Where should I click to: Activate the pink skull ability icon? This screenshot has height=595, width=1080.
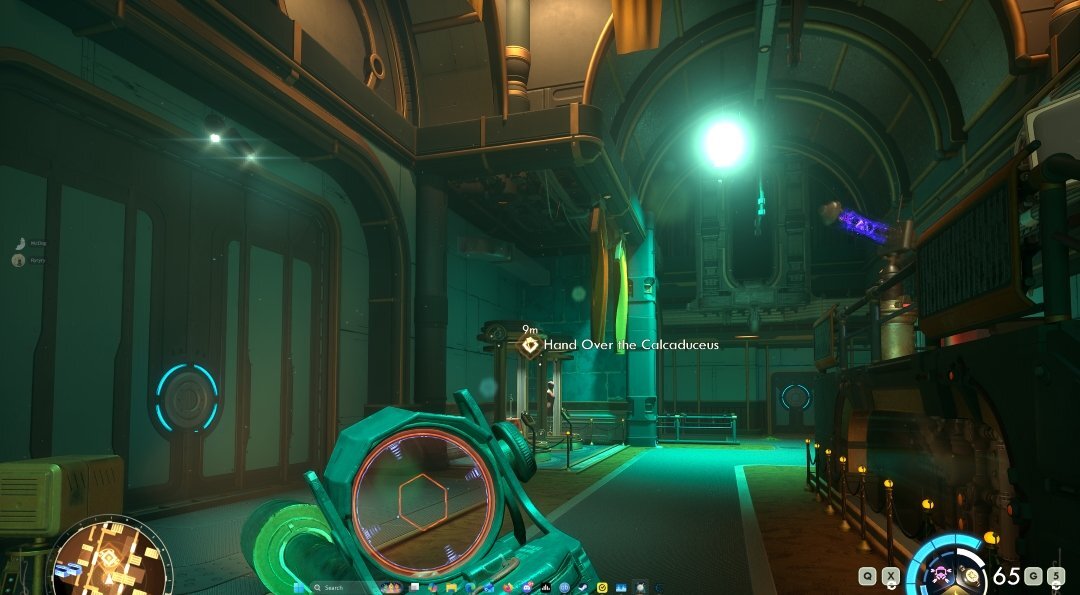[942, 574]
